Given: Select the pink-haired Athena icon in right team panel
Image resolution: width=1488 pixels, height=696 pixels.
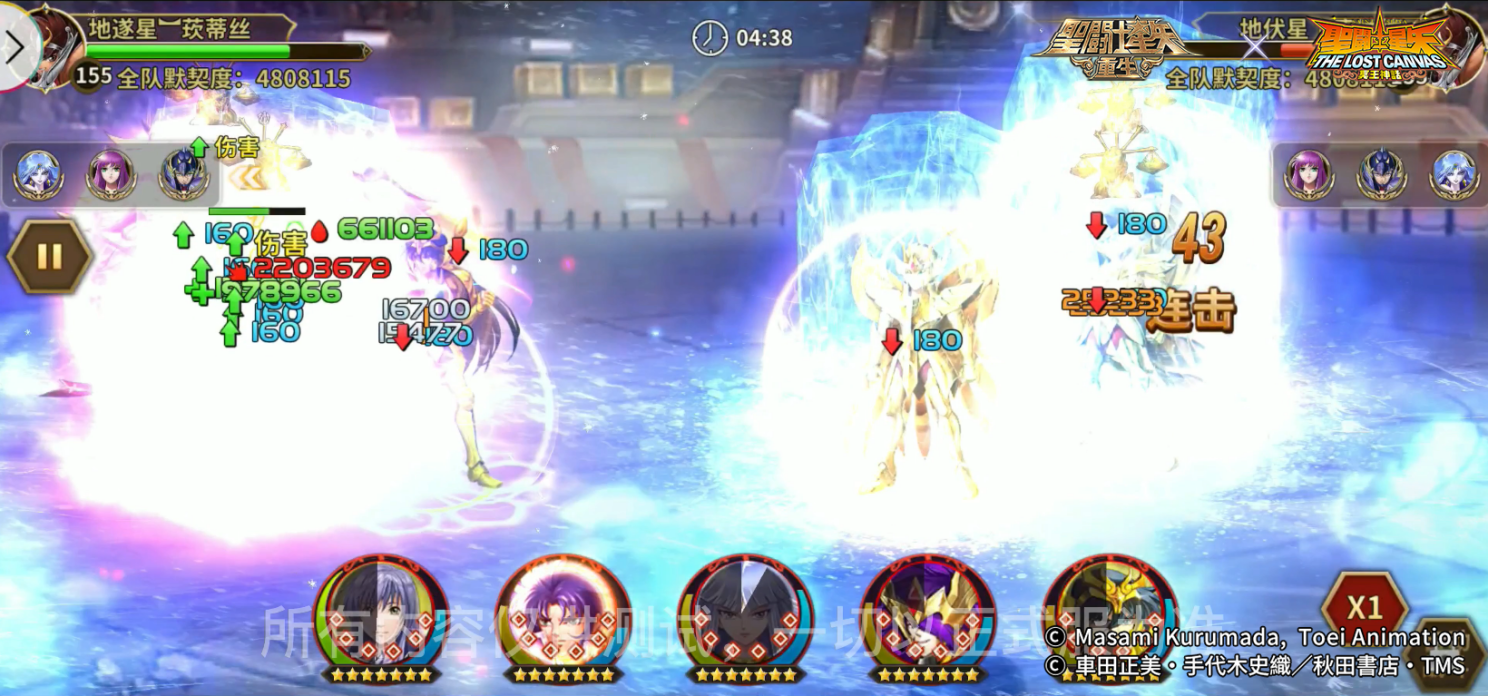Looking at the screenshot, I should (x=1308, y=175).
